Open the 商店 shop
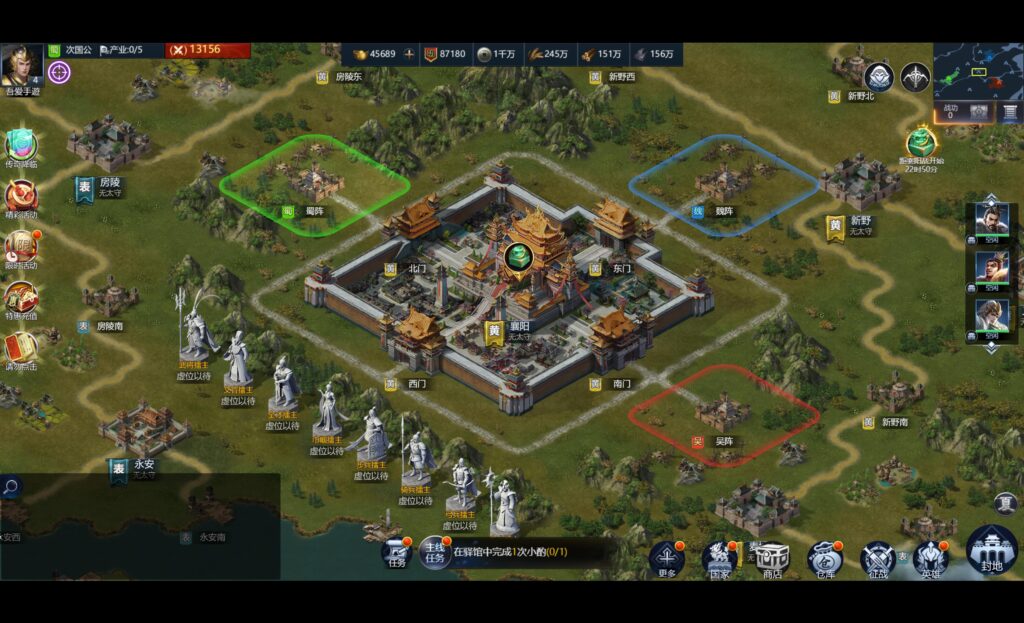Image resolution: width=1024 pixels, height=623 pixels. [x=772, y=558]
